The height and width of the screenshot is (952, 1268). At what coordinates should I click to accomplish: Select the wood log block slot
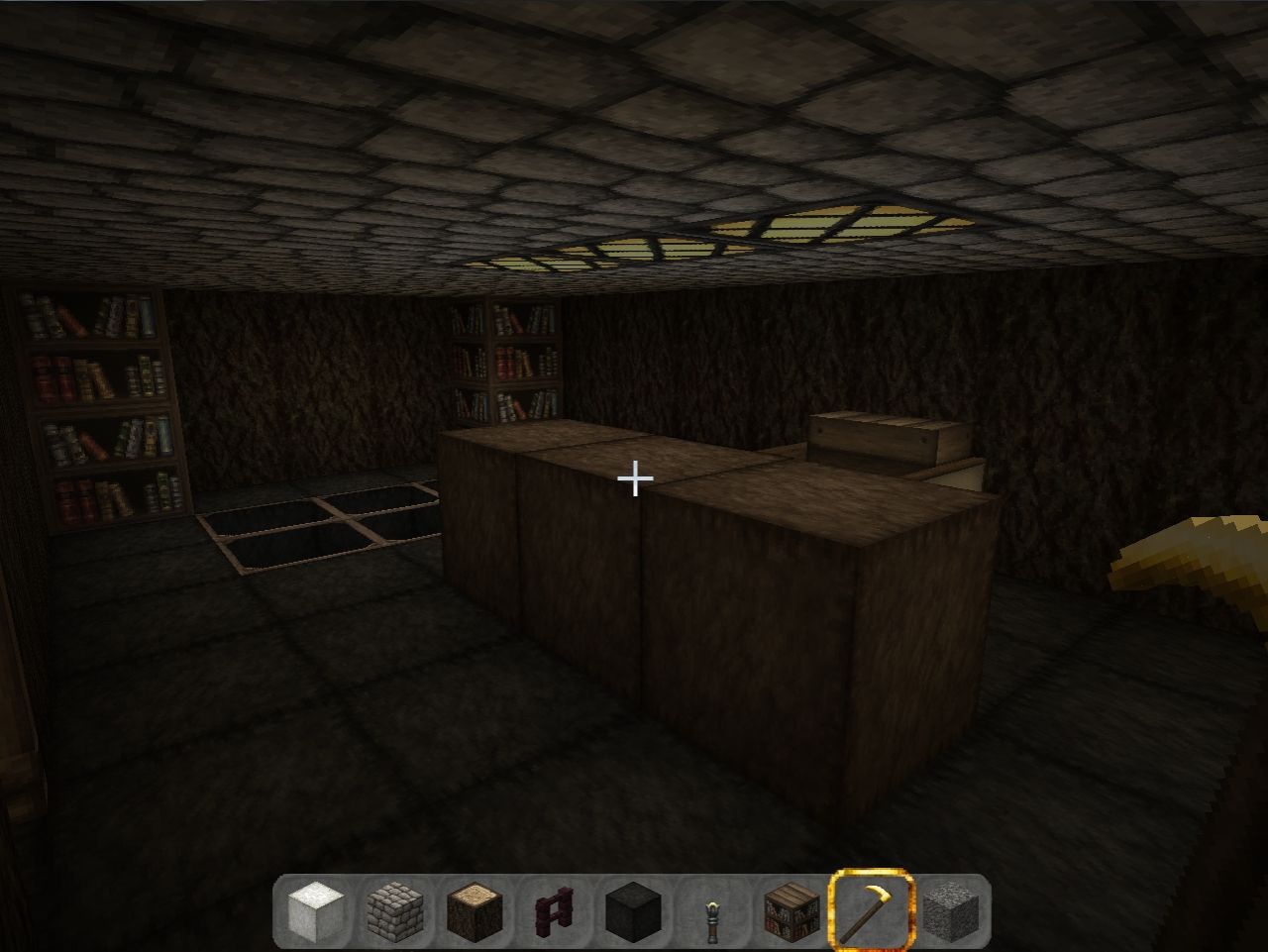click(x=475, y=909)
